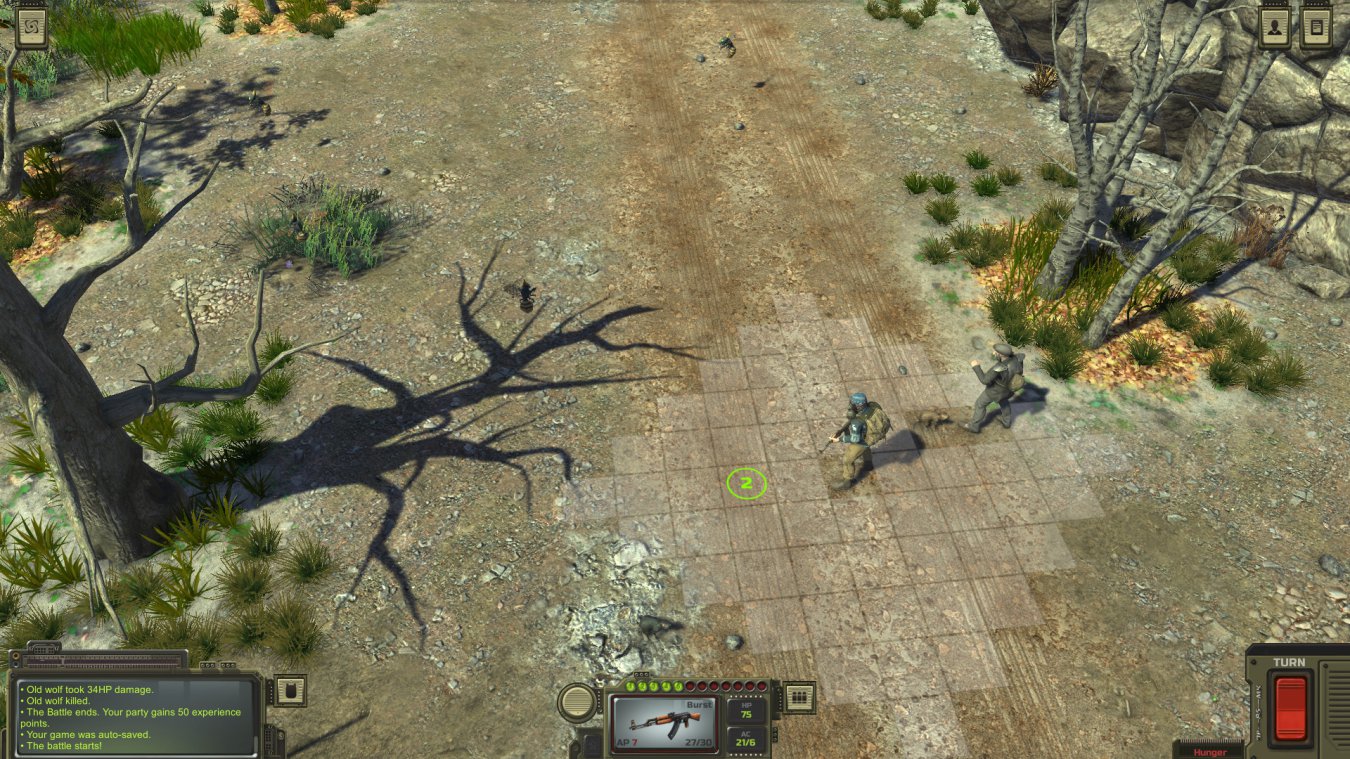This screenshot has width=1350, height=759.
Task: Click the AP 7 counter on the weapon screen
Action: (x=627, y=742)
